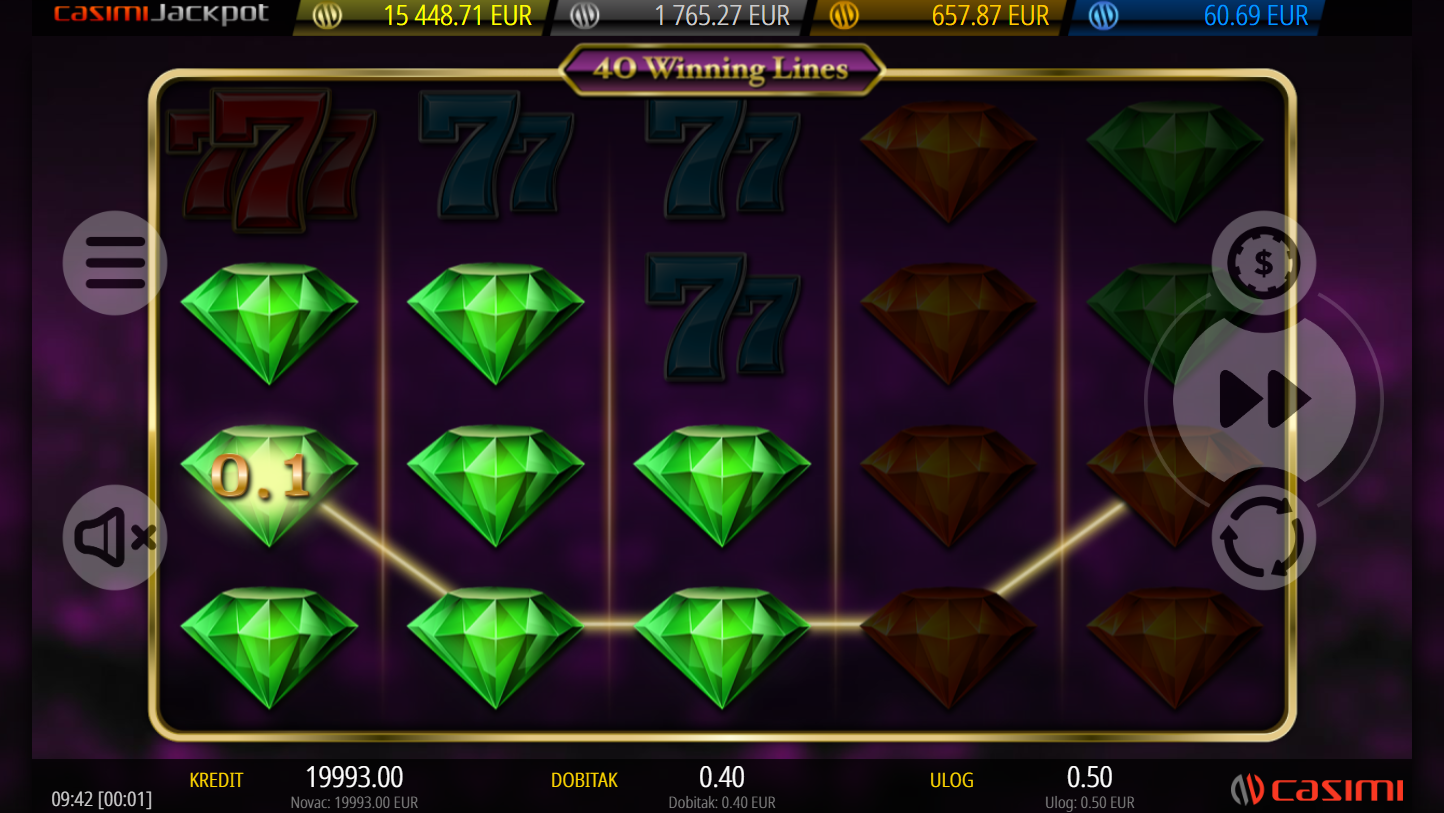1444x813 pixels.
Task: Select the blue 60.69 EUR jackpot
Action: (x=1199, y=17)
